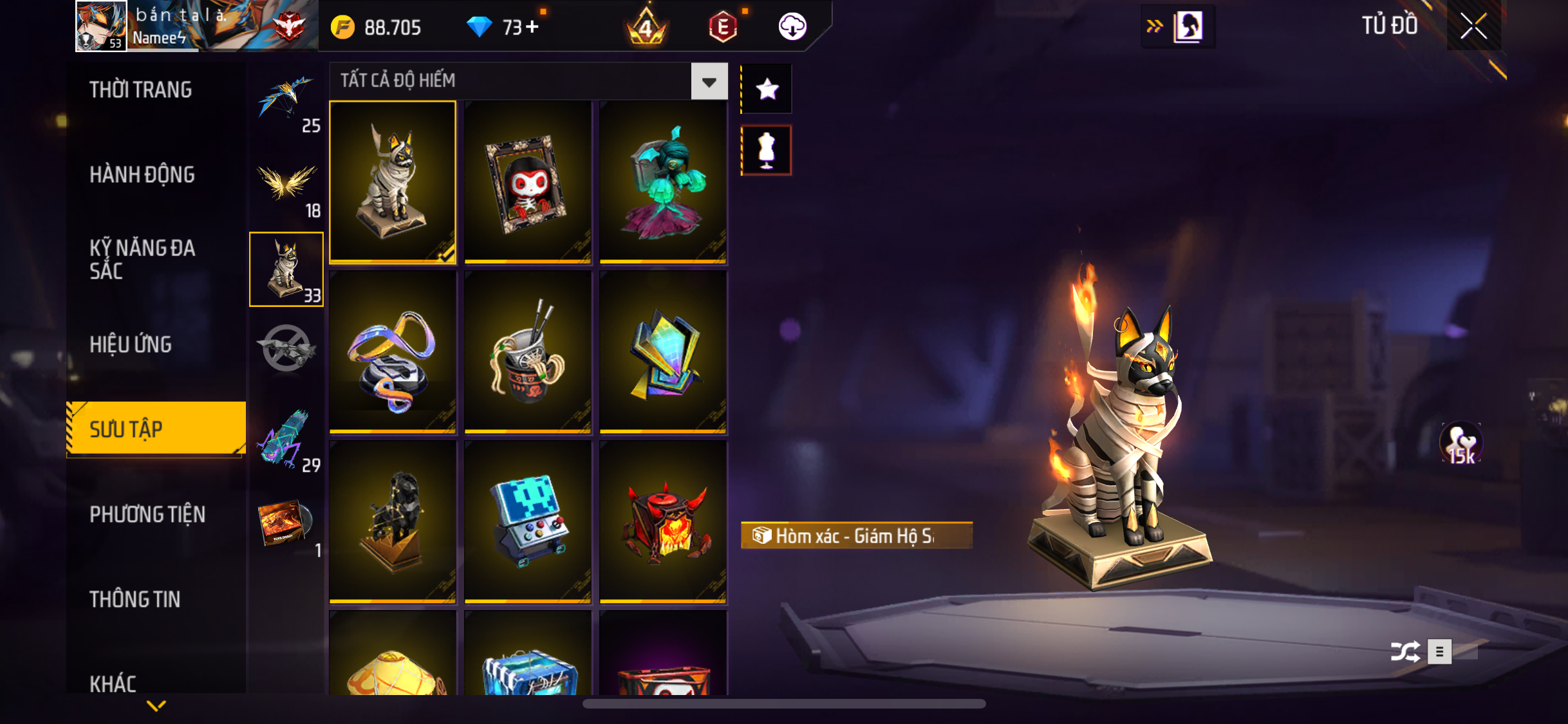Pick the noodle cup loot box
1568x724 pixels.
point(528,352)
